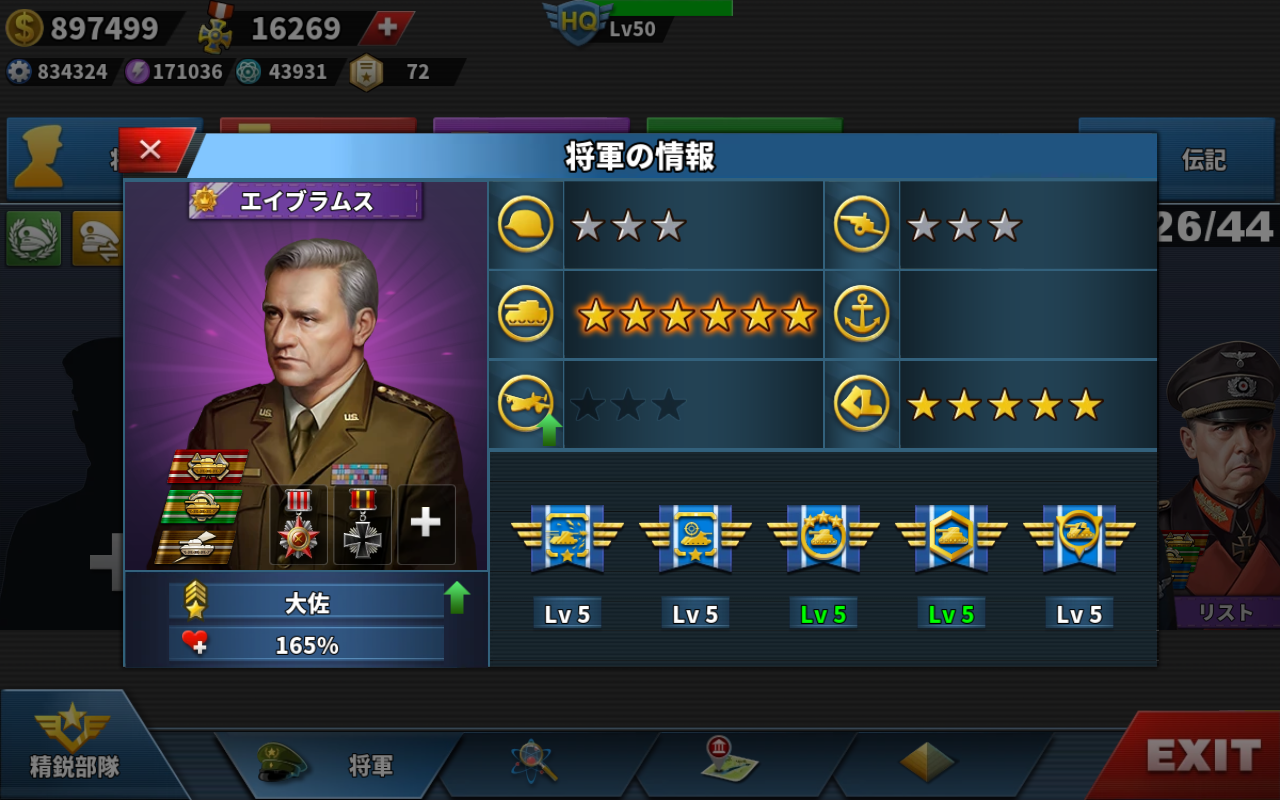Click the empty medal slot with plus sign

click(x=426, y=523)
